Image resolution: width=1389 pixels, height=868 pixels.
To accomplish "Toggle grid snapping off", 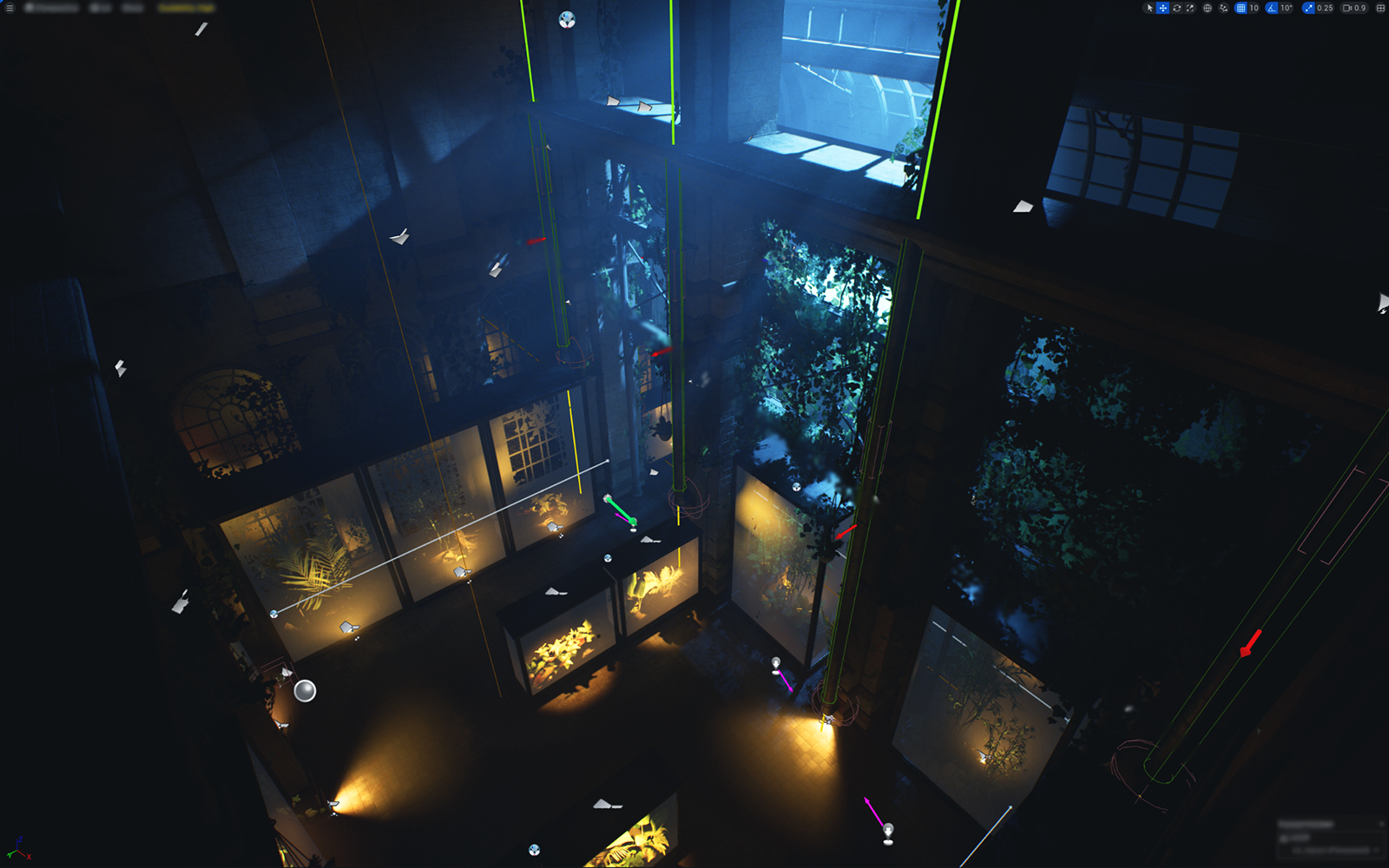I will click(x=1241, y=8).
